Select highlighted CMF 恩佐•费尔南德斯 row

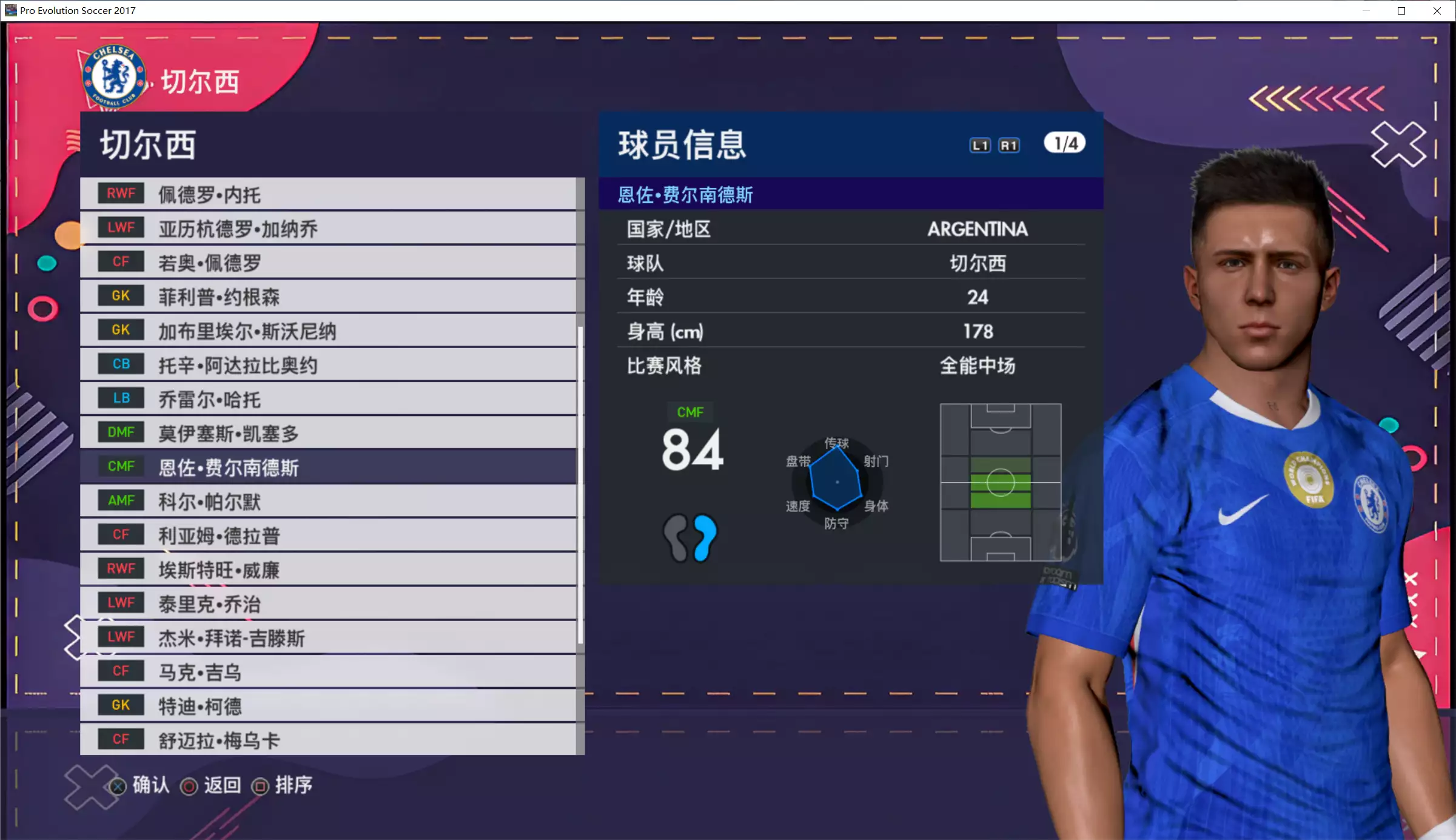coord(327,466)
